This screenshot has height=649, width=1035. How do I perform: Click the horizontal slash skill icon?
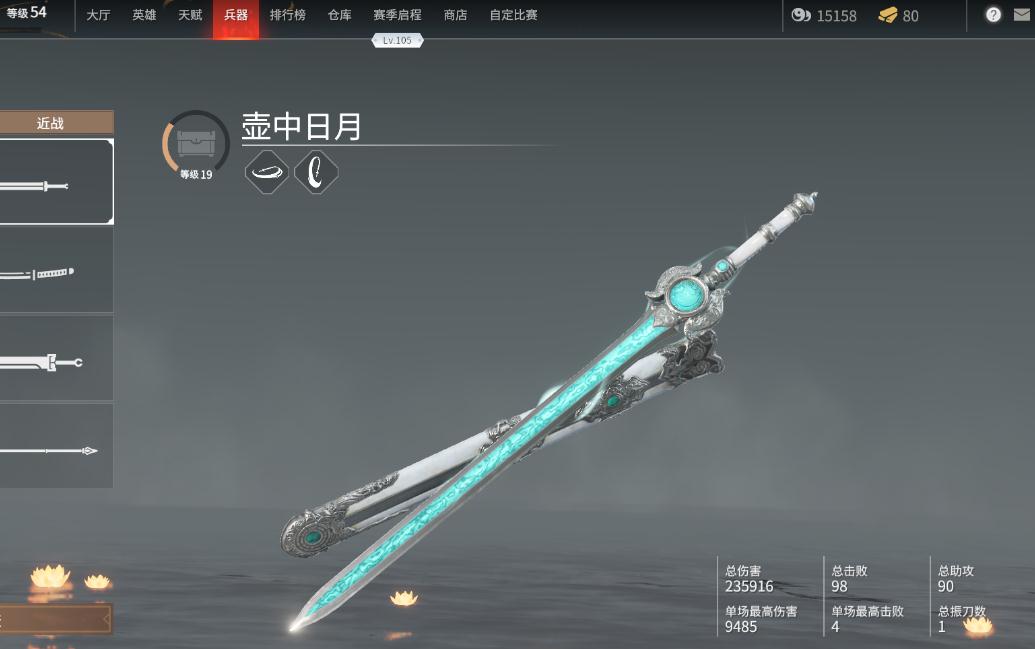coord(267,172)
